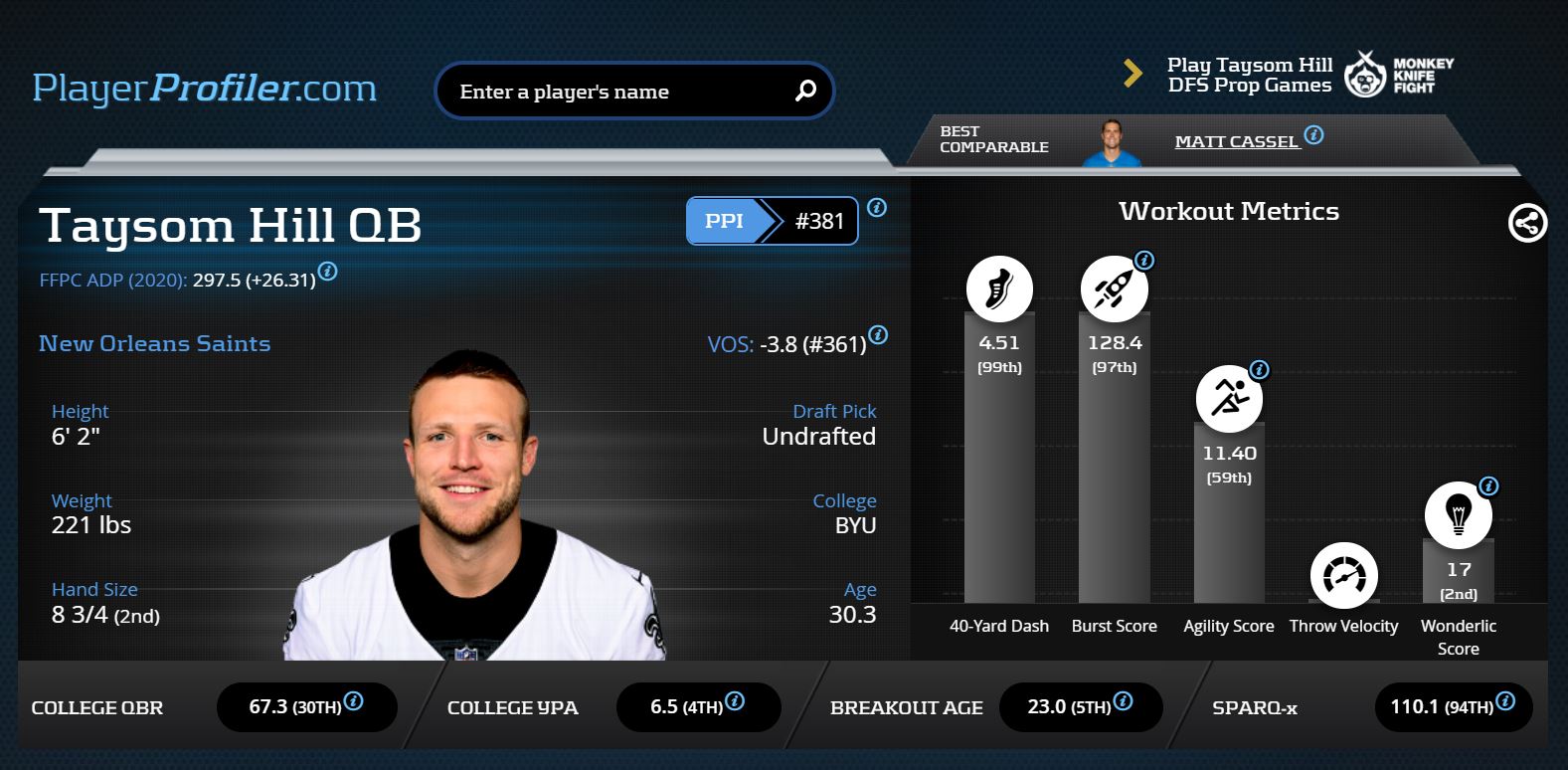Screen dimensions: 1568x770
Task: Show info about the PPI rating
Action: [877, 208]
